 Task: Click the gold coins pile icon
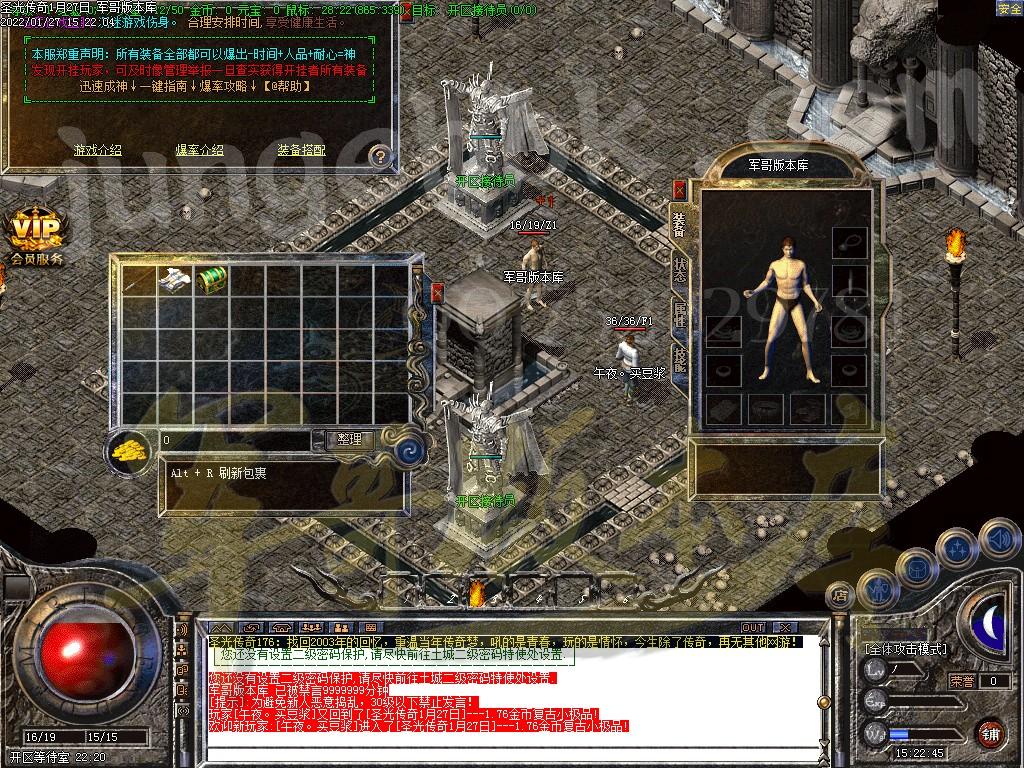[129, 450]
